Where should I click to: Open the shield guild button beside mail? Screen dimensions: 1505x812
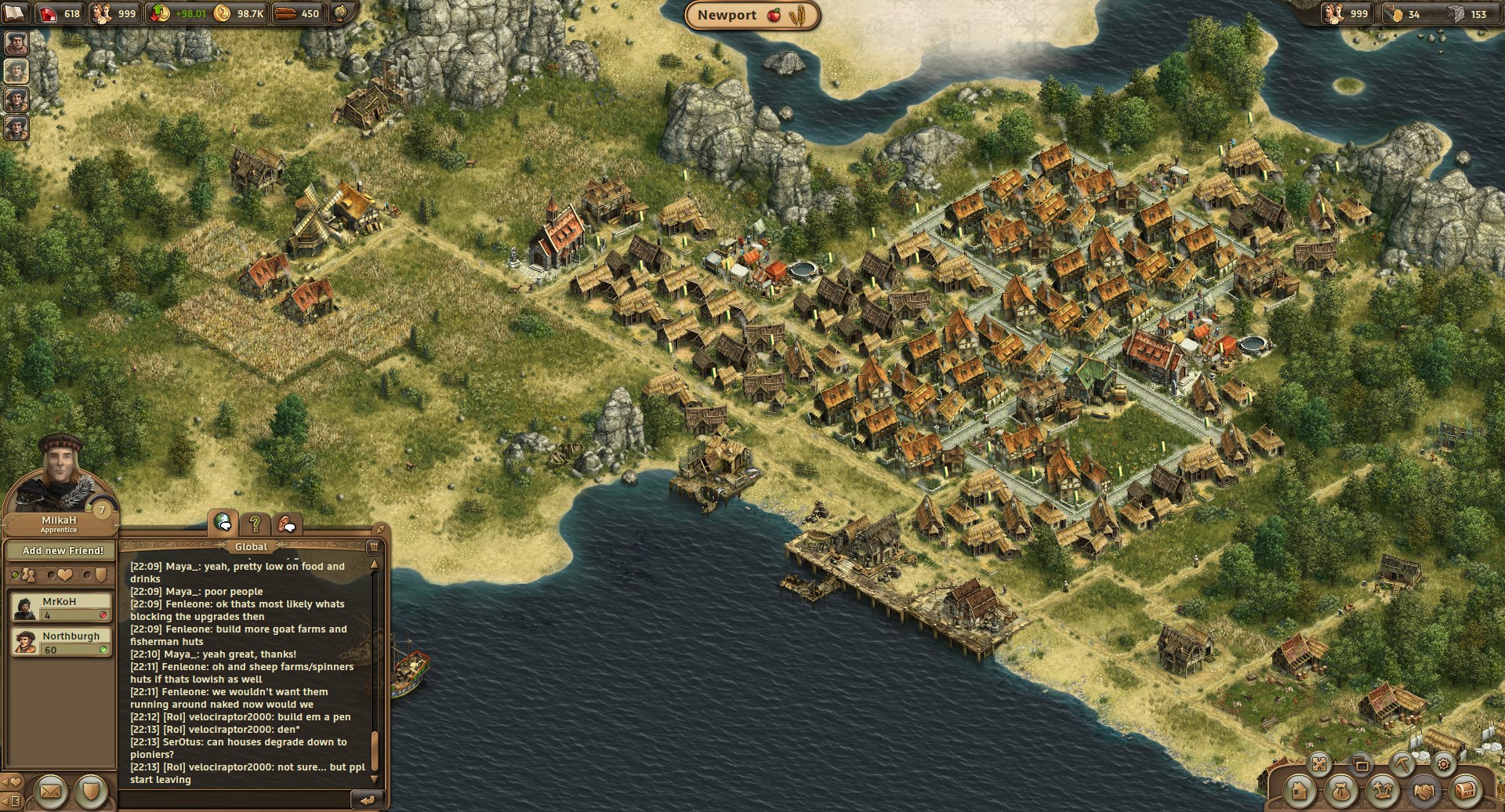coord(92,792)
